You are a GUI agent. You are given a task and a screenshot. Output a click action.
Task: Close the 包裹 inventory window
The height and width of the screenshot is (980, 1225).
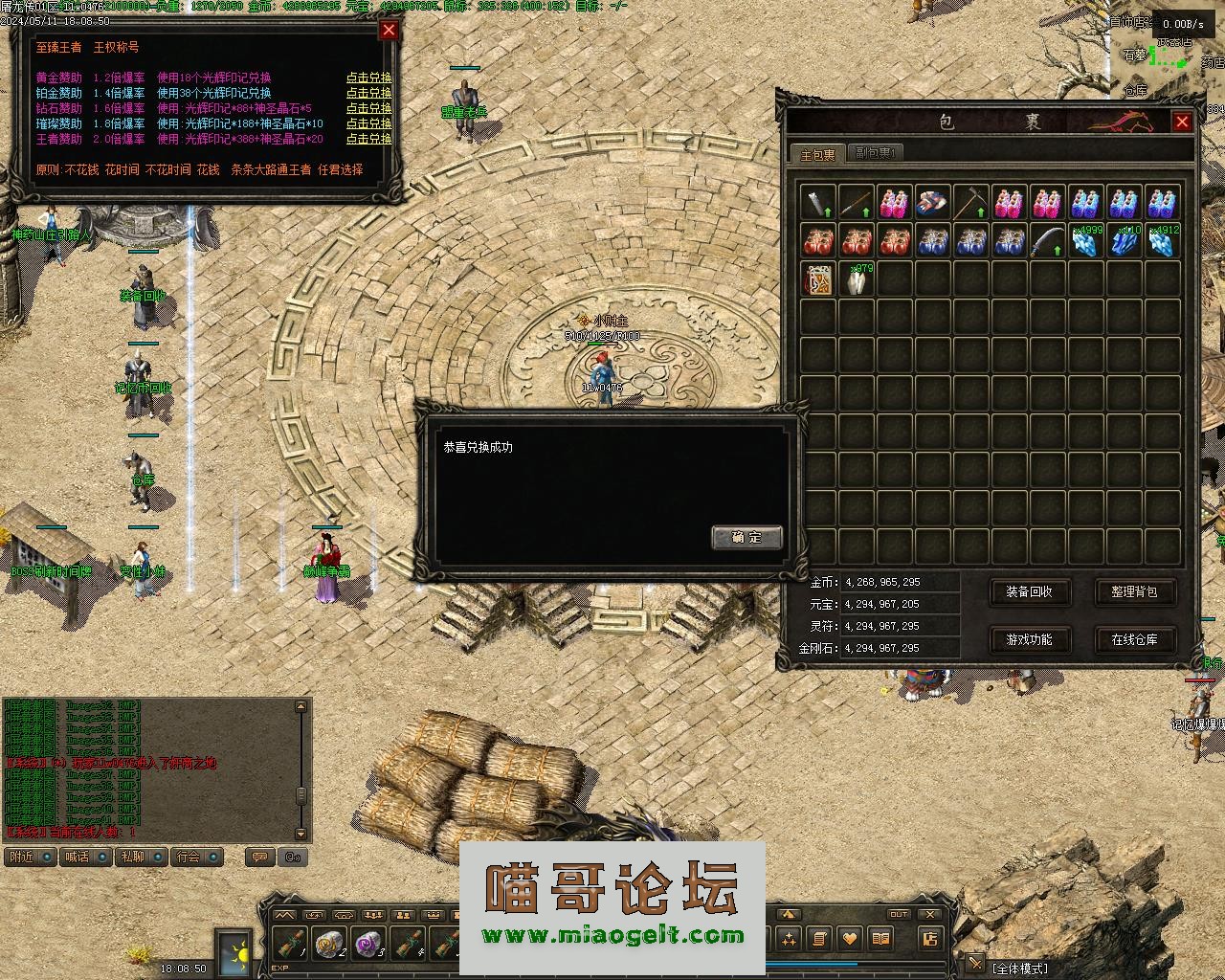1182,122
